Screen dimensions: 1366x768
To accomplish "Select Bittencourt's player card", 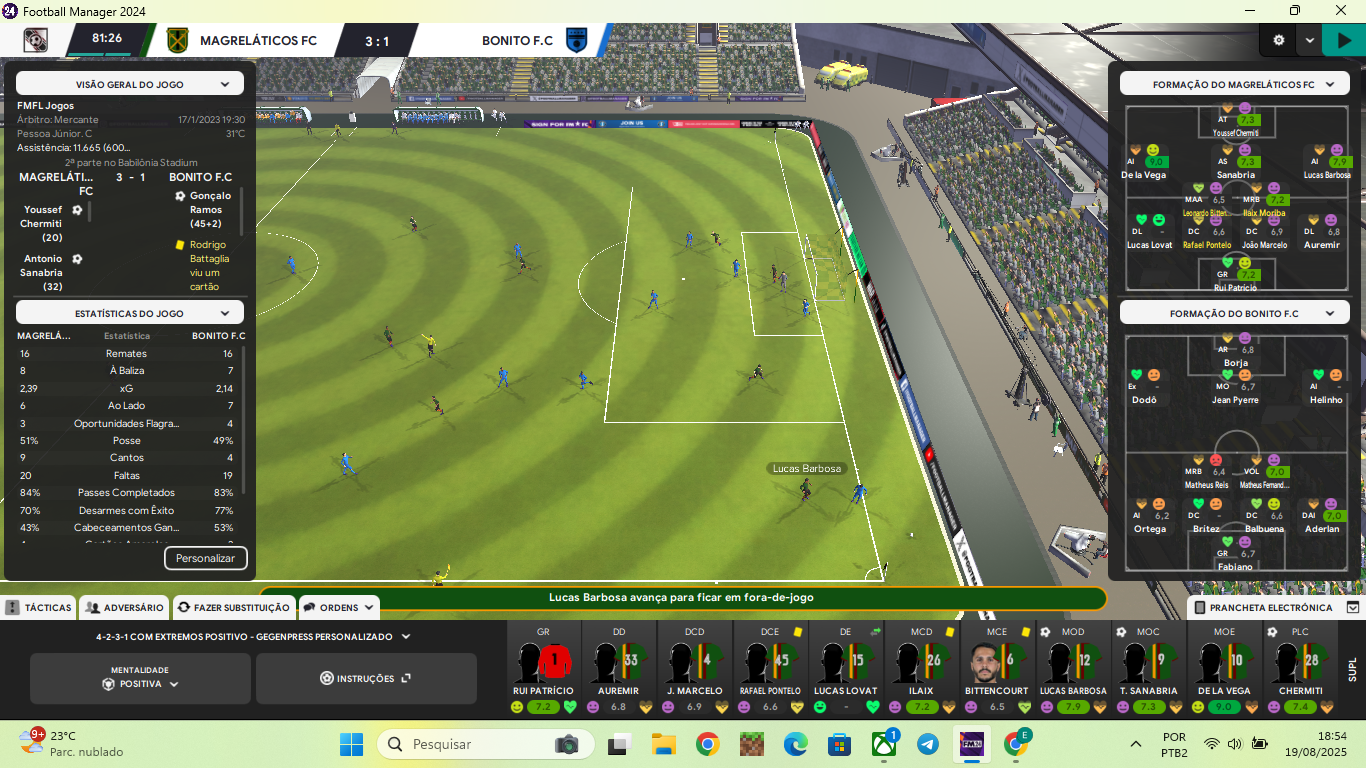I will pyautogui.click(x=997, y=667).
